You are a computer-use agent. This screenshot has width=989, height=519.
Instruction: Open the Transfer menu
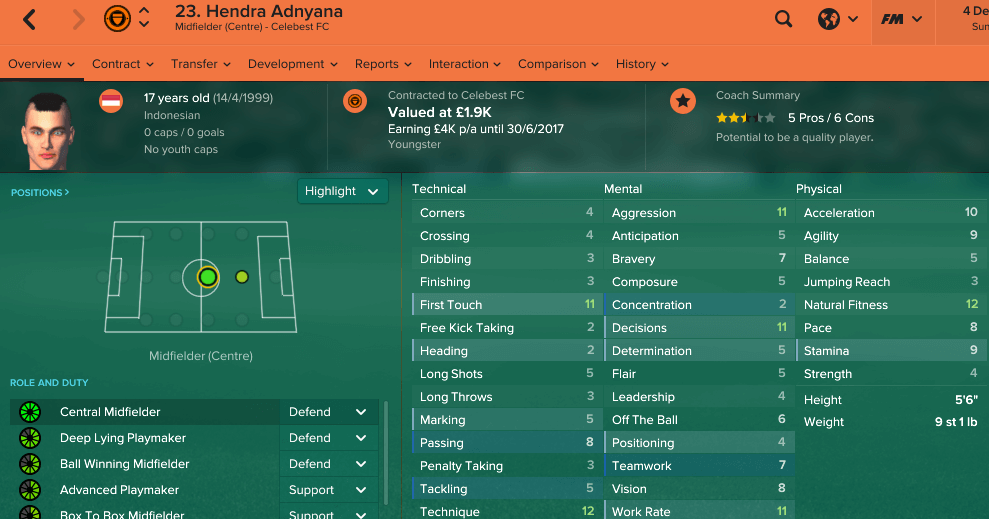coord(200,64)
